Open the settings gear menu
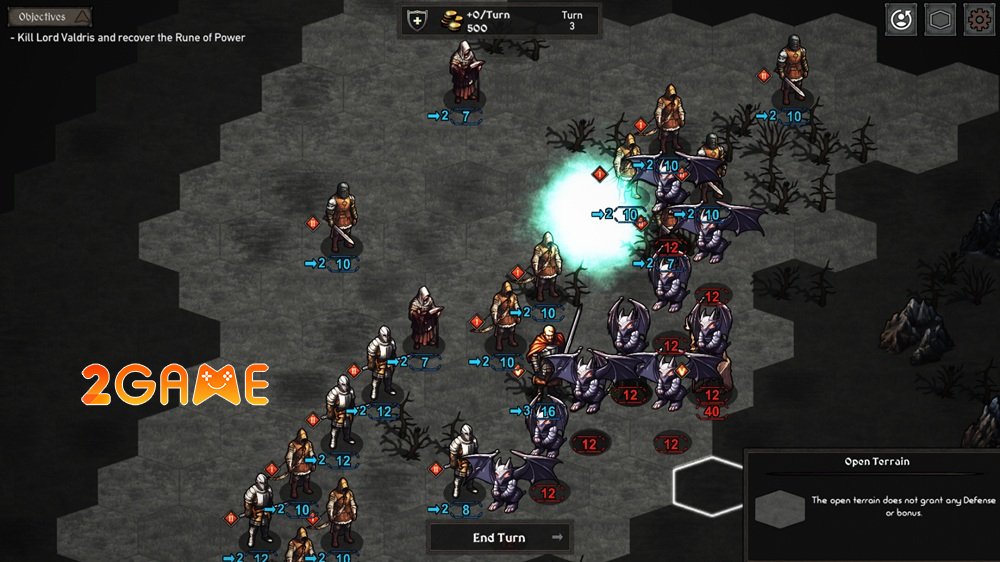 [x=978, y=19]
